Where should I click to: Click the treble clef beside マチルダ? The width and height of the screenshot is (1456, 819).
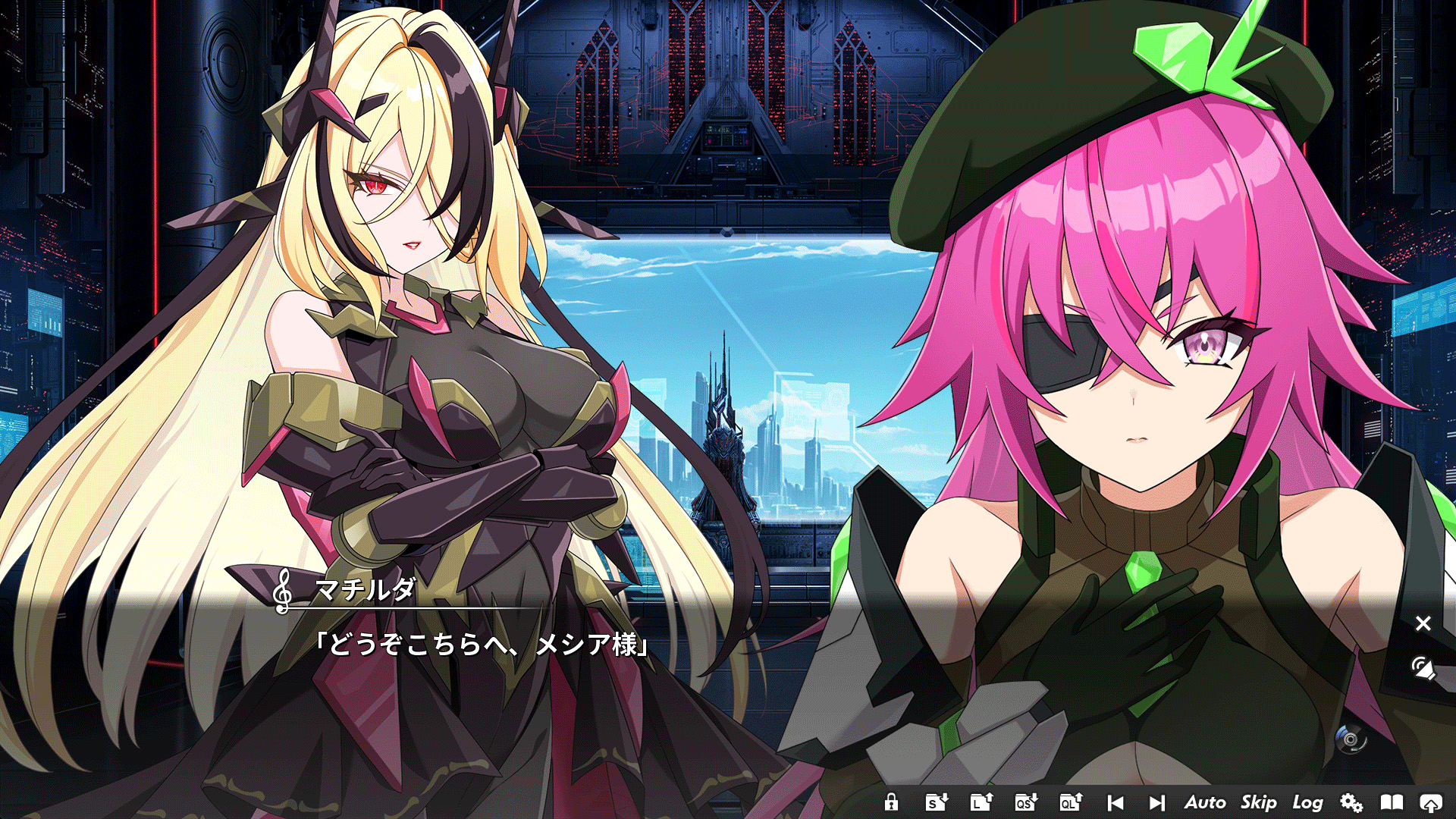pyautogui.click(x=283, y=591)
